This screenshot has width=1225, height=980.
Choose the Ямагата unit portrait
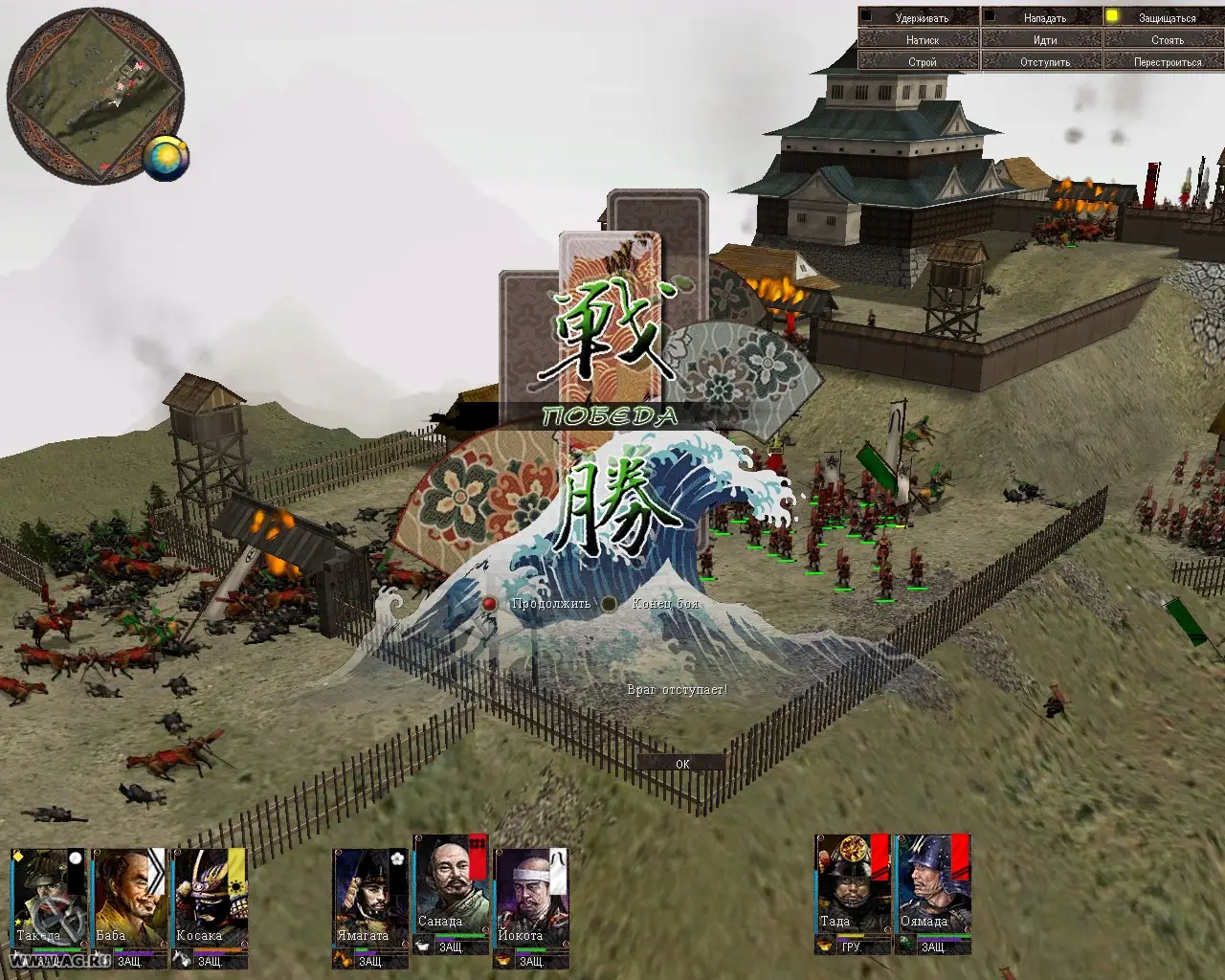click(x=370, y=898)
